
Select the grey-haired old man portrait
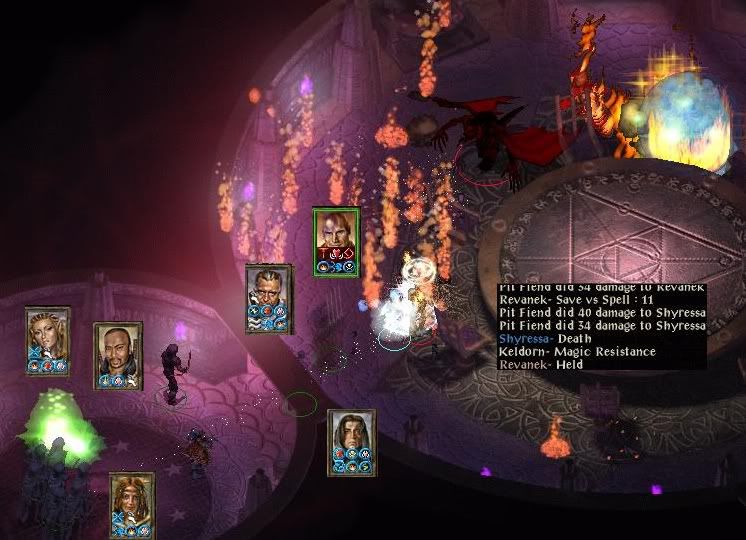268,297
